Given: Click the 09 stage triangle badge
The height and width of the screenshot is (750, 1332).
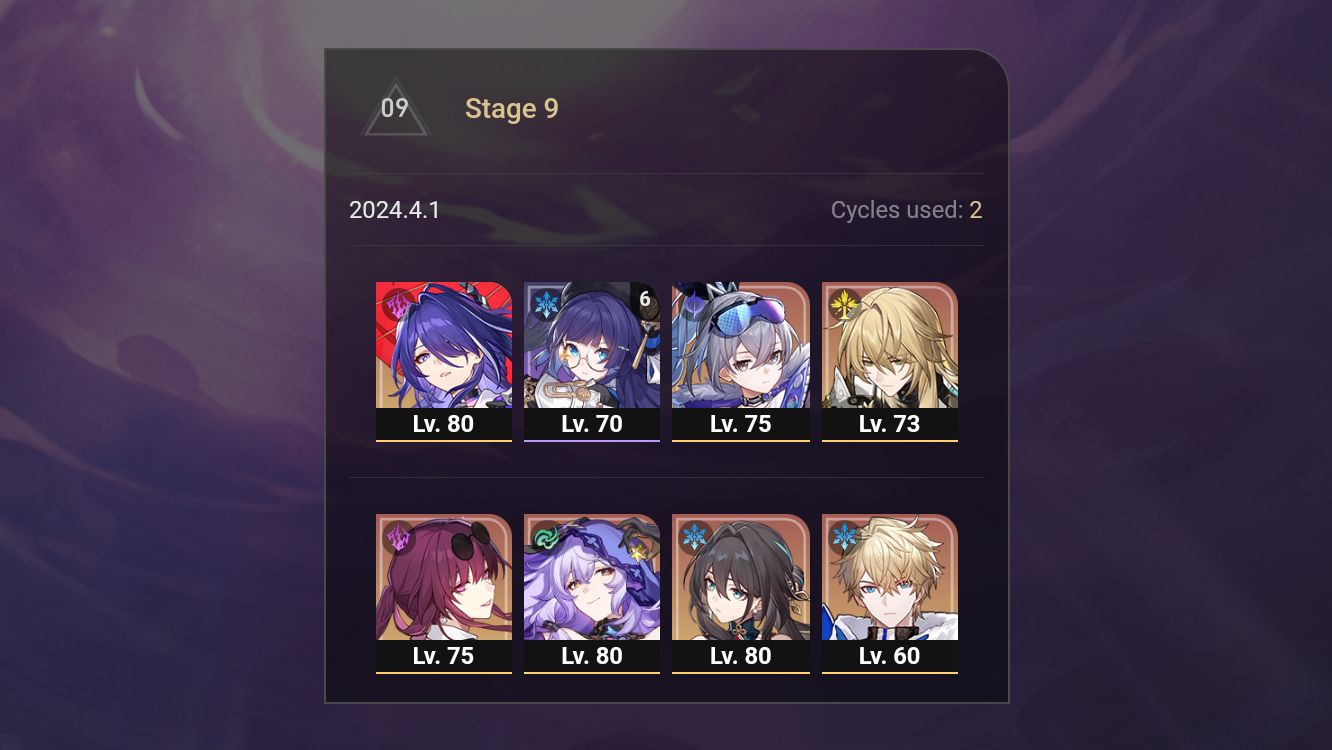Looking at the screenshot, I should click(x=395, y=110).
